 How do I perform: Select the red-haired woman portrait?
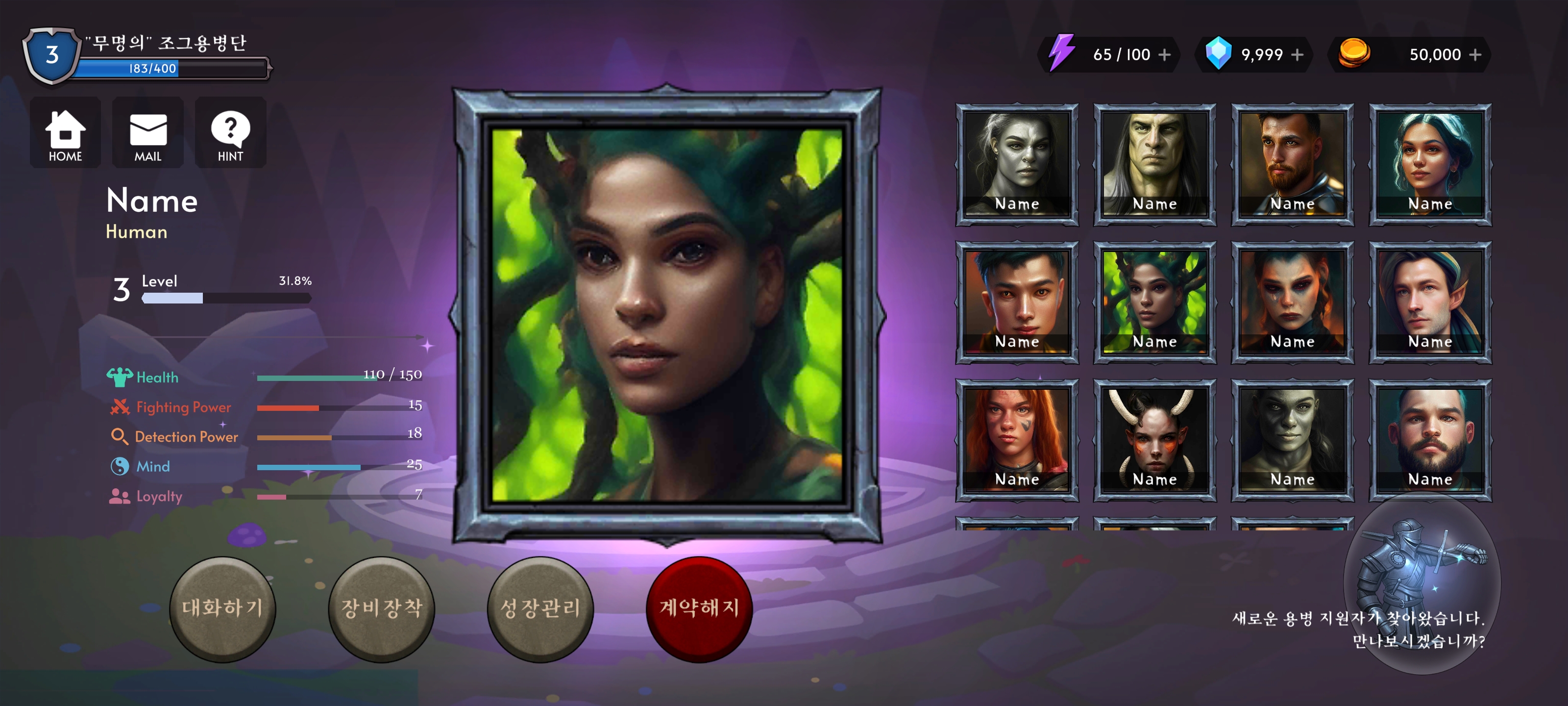[1017, 440]
